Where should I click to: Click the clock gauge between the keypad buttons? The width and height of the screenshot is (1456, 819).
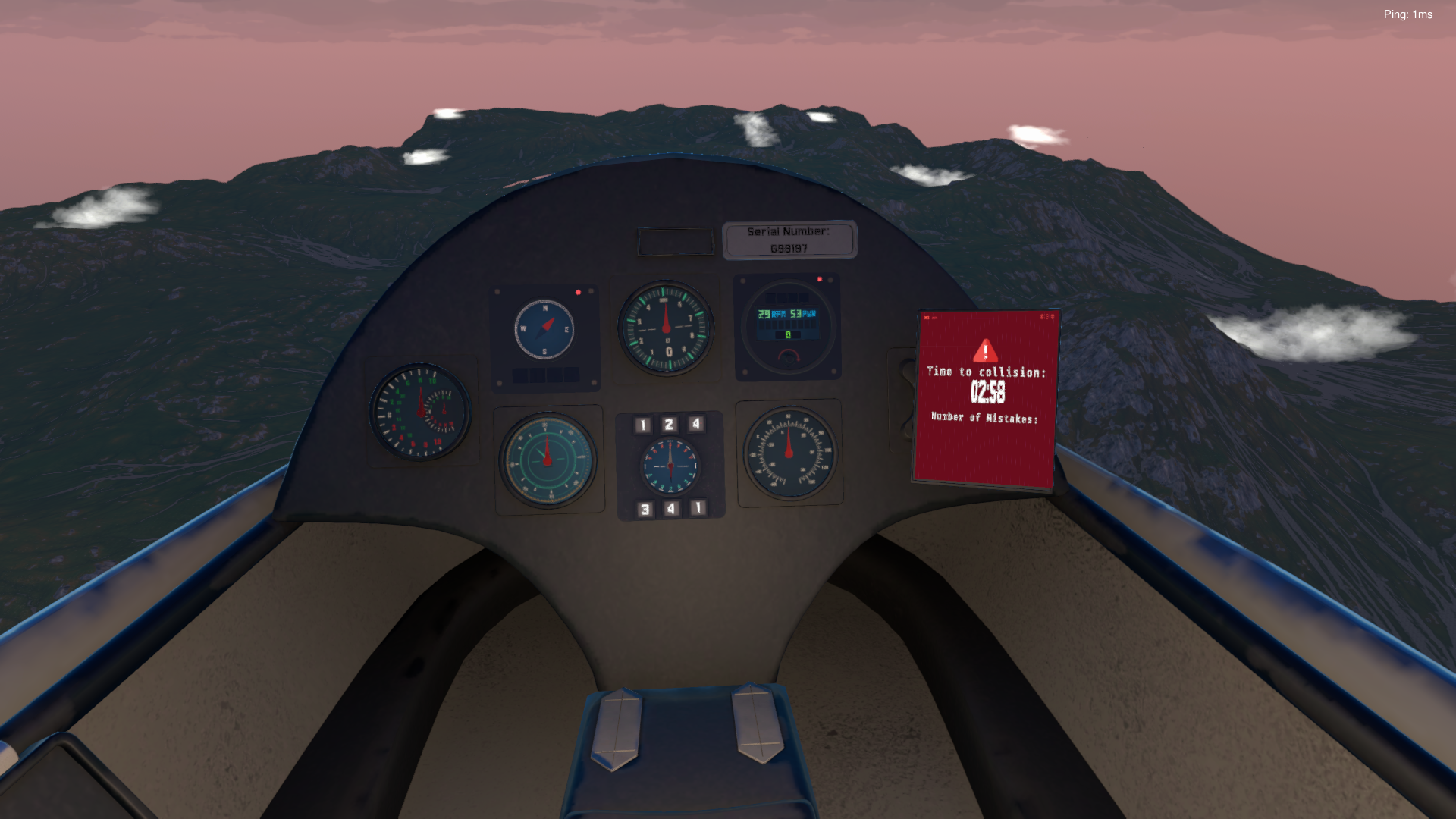670,465
